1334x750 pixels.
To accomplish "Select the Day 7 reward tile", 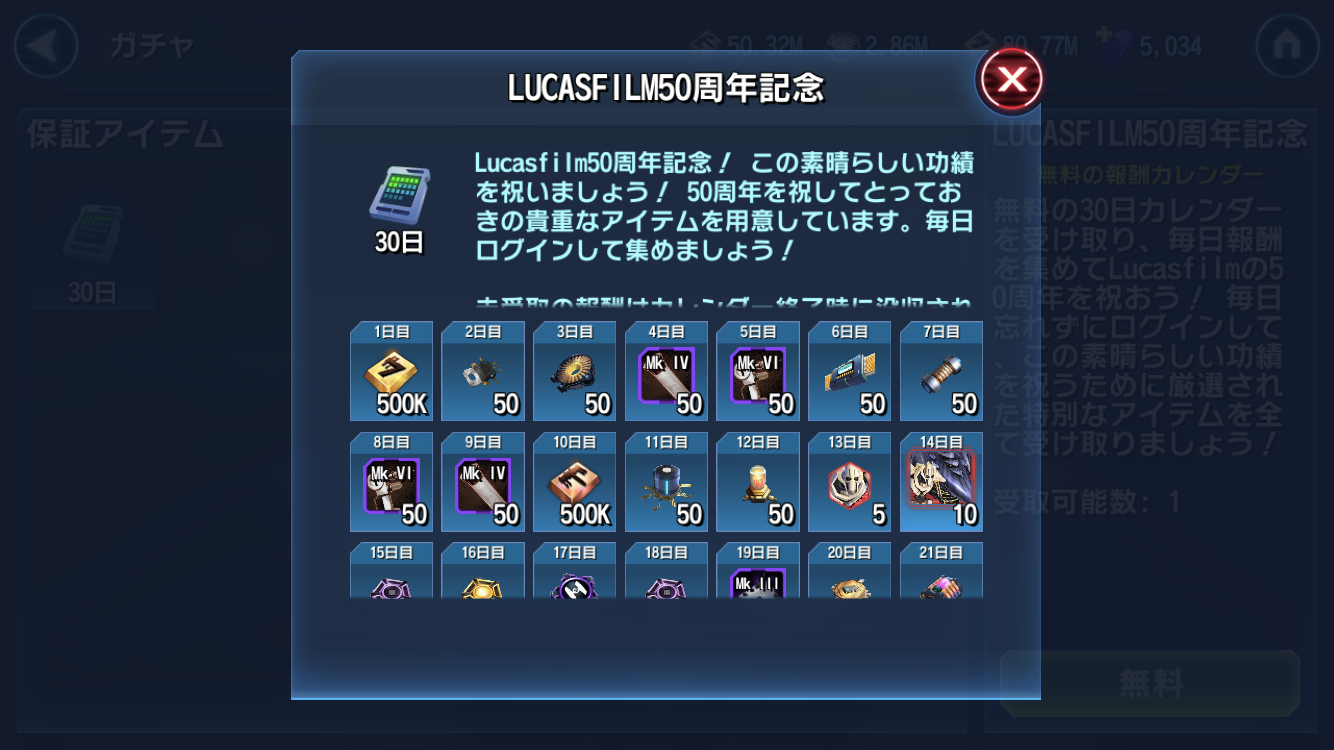I will click(x=941, y=372).
